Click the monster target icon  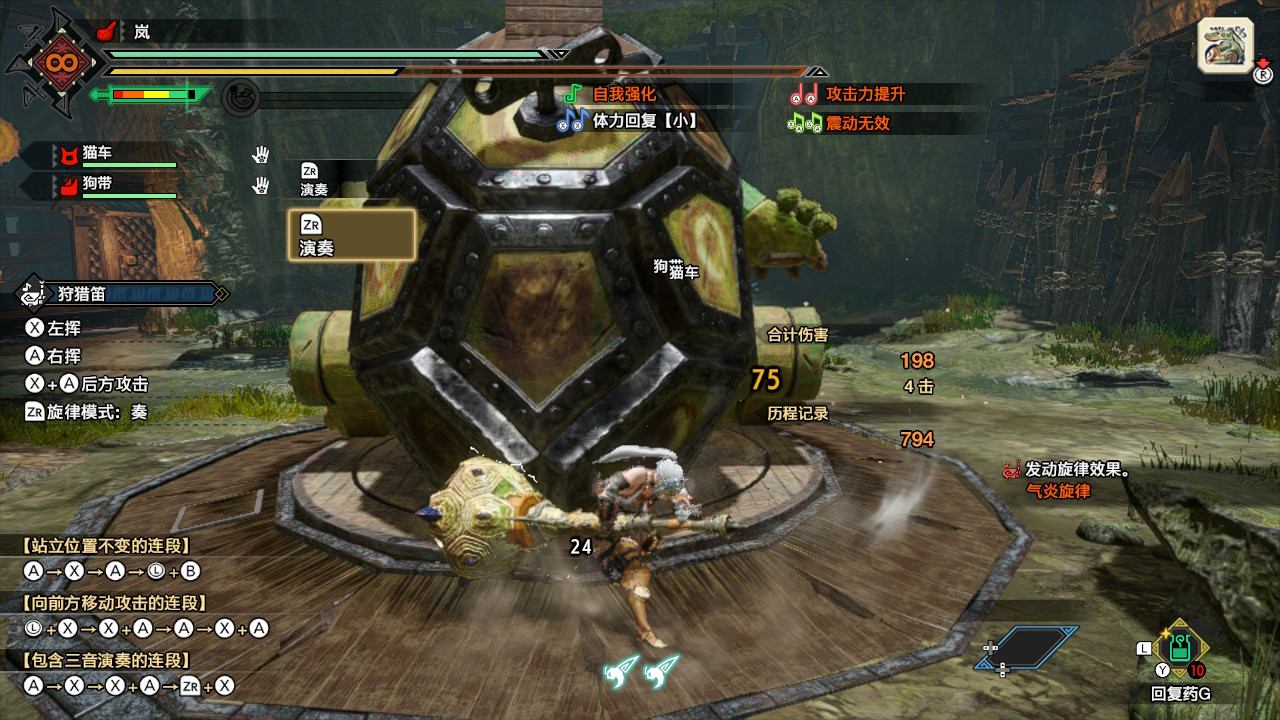click(x=1225, y=46)
